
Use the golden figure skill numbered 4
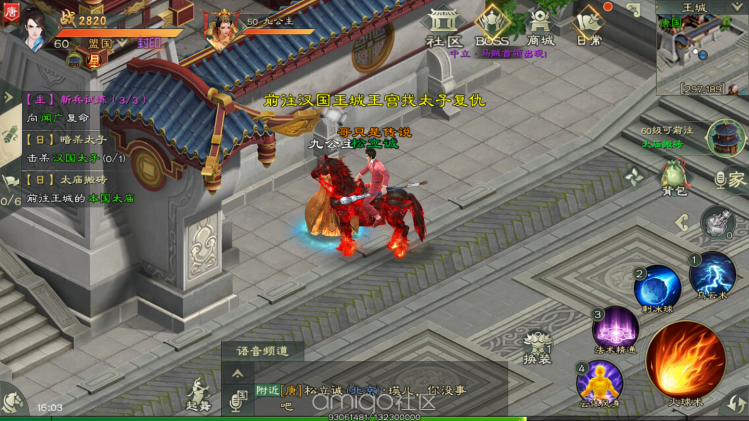tap(599, 383)
